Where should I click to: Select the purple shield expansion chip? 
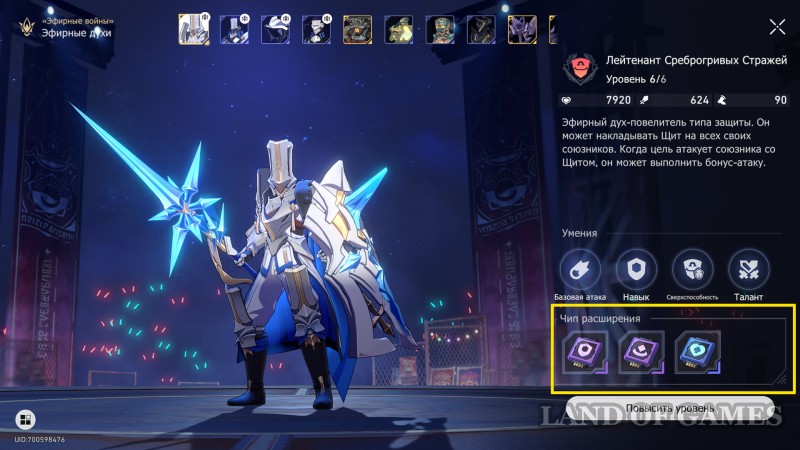click(582, 354)
